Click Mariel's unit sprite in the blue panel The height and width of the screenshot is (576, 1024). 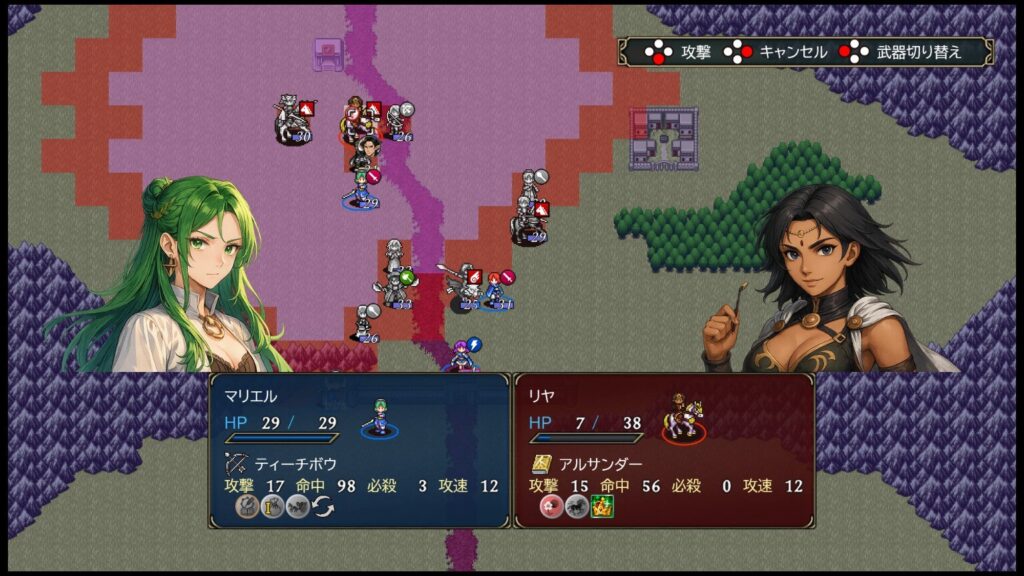pyautogui.click(x=379, y=419)
